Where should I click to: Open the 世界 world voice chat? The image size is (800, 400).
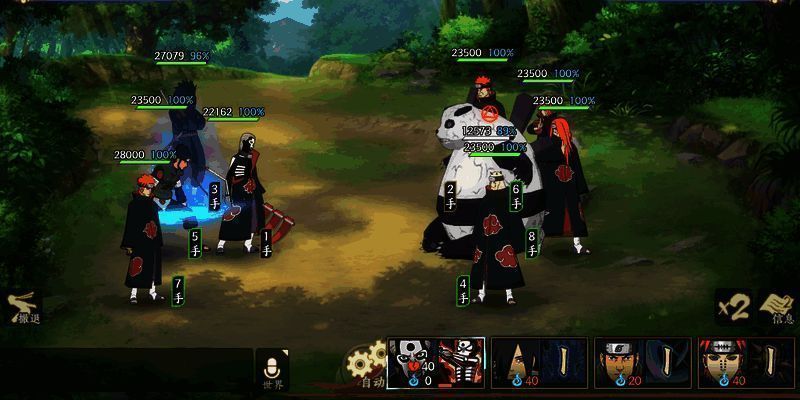coord(271,370)
